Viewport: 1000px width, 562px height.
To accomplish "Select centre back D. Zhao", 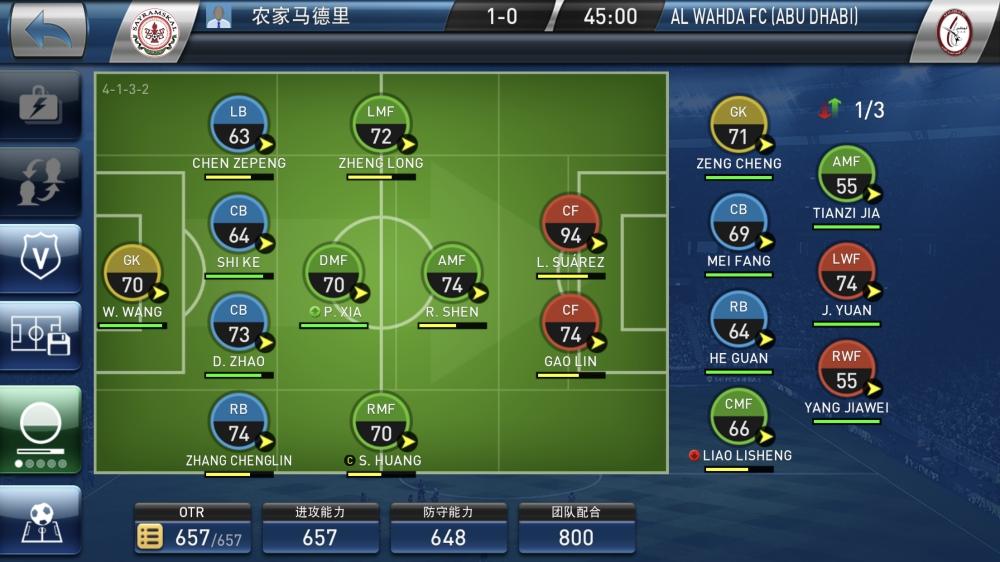I will point(238,323).
